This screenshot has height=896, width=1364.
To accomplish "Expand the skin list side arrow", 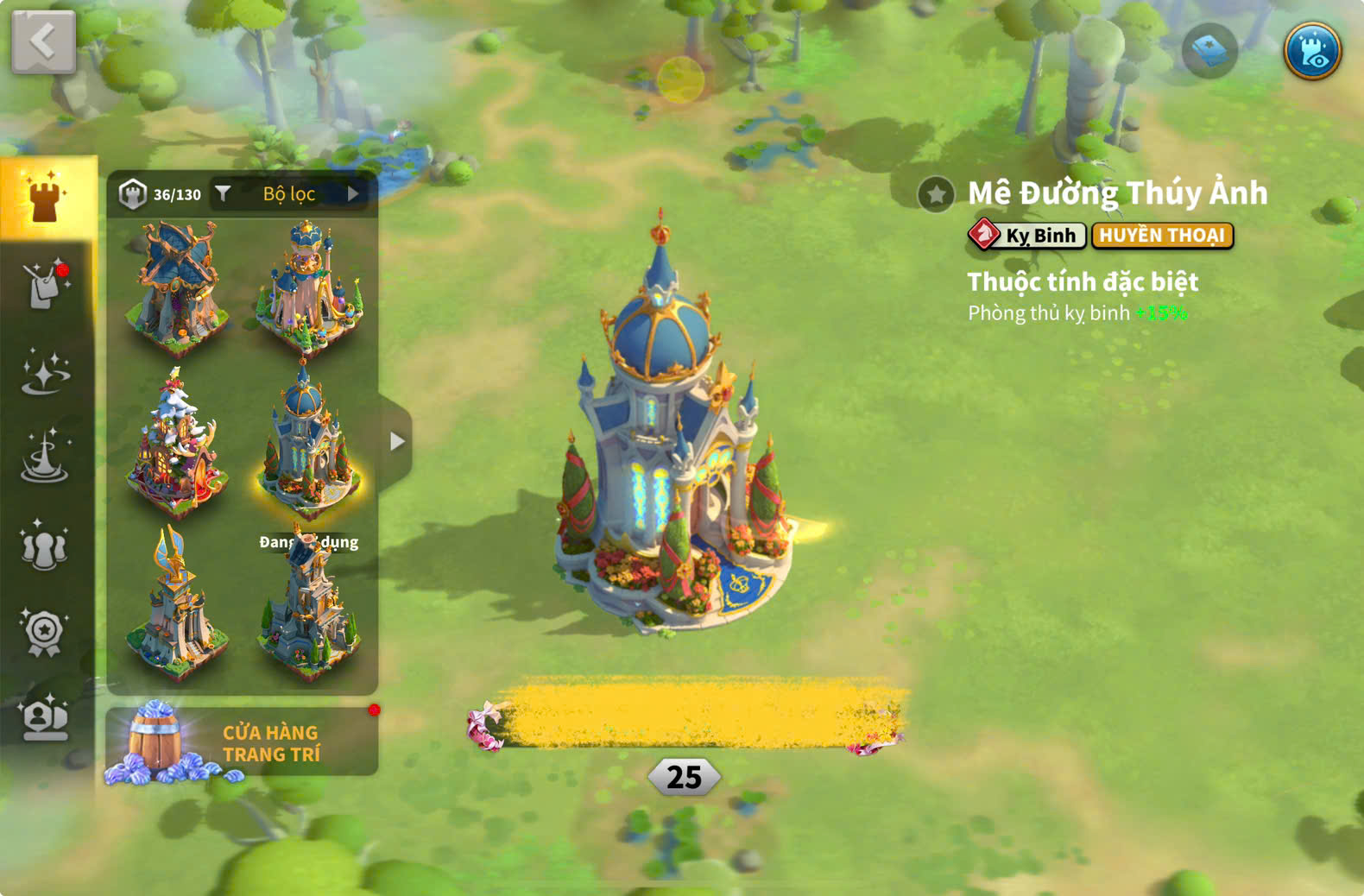I will 396,442.
